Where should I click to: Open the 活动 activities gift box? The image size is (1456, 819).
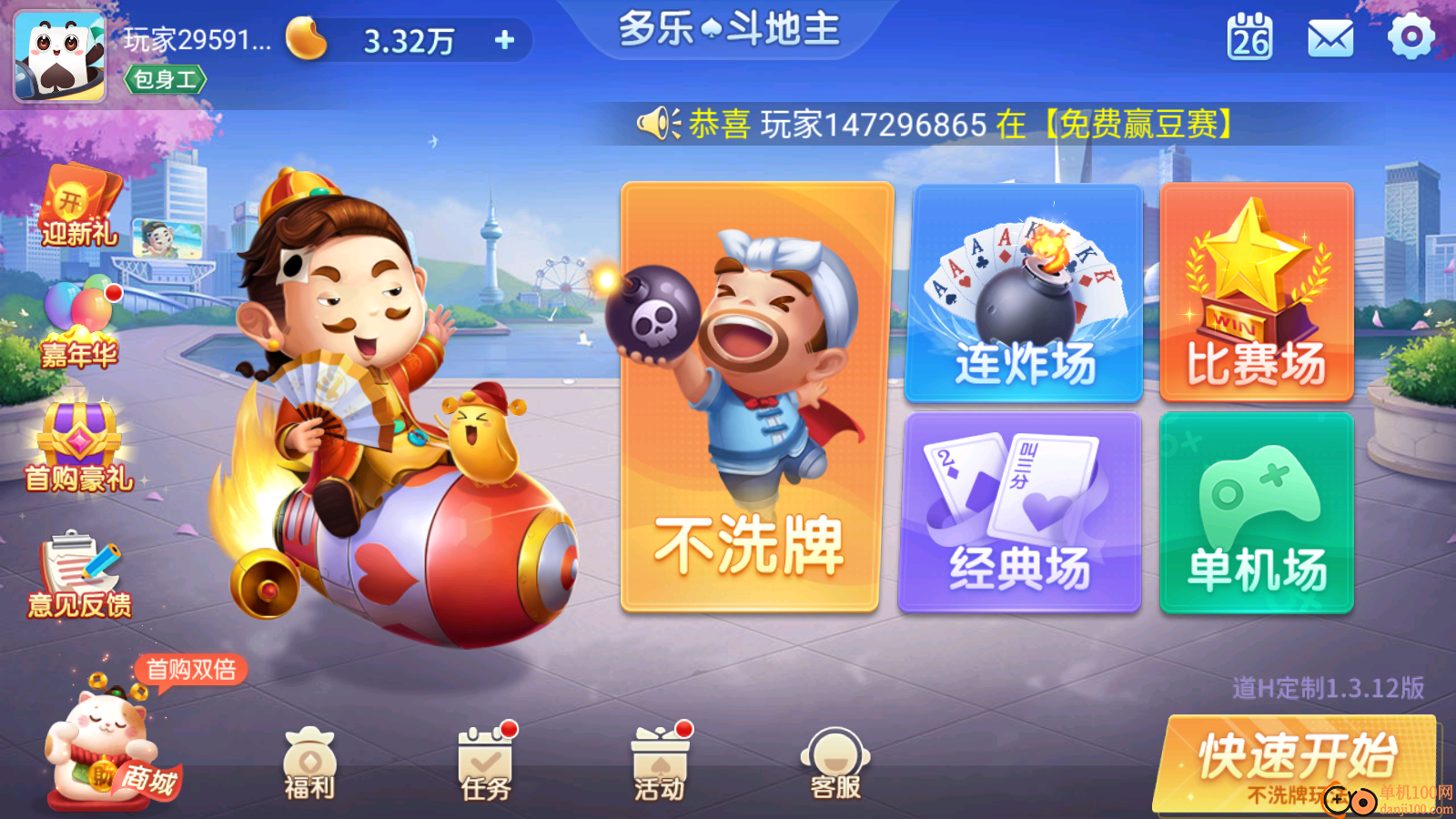click(657, 764)
